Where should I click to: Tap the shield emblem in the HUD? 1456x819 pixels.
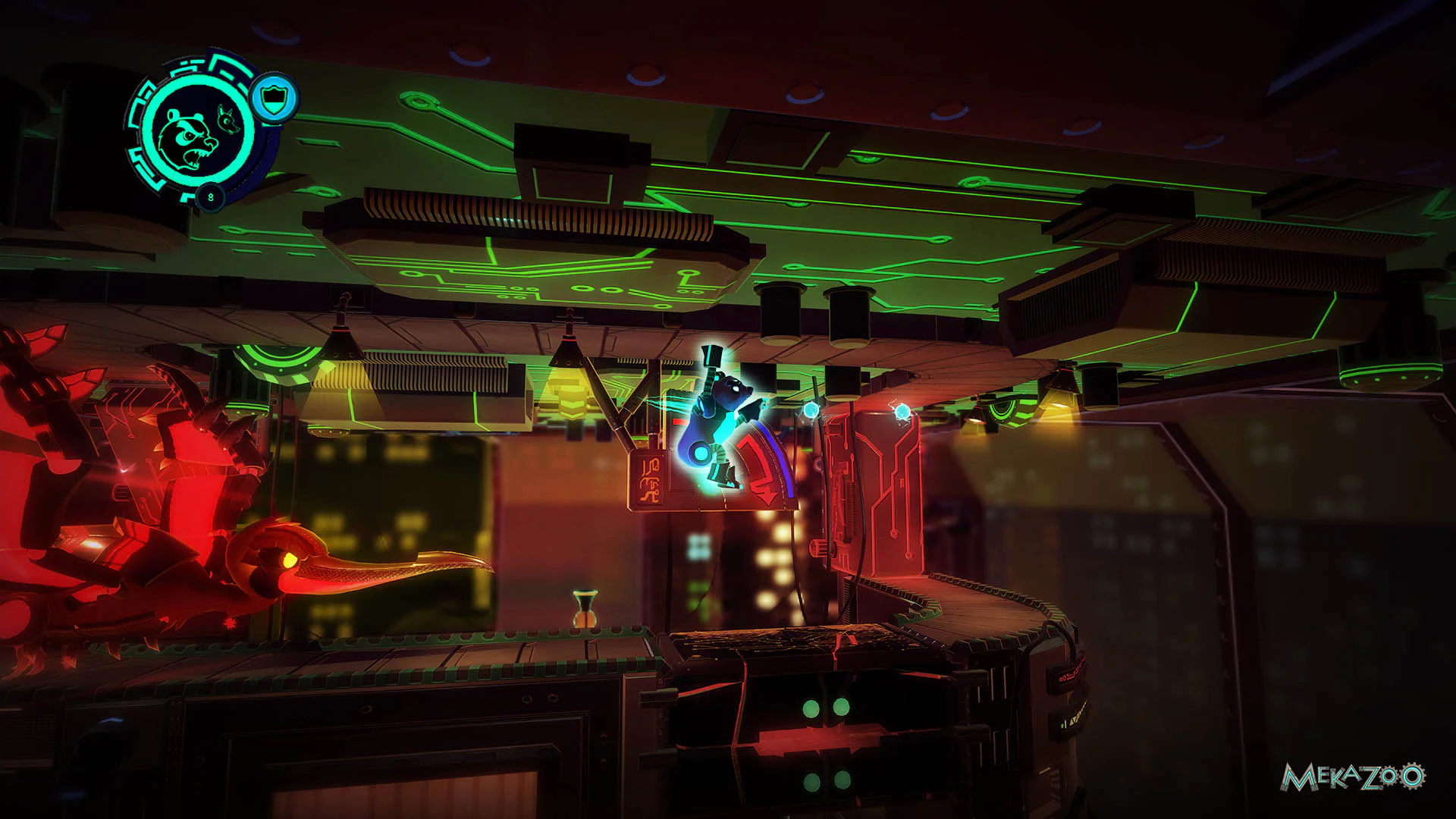(x=275, y=100)
